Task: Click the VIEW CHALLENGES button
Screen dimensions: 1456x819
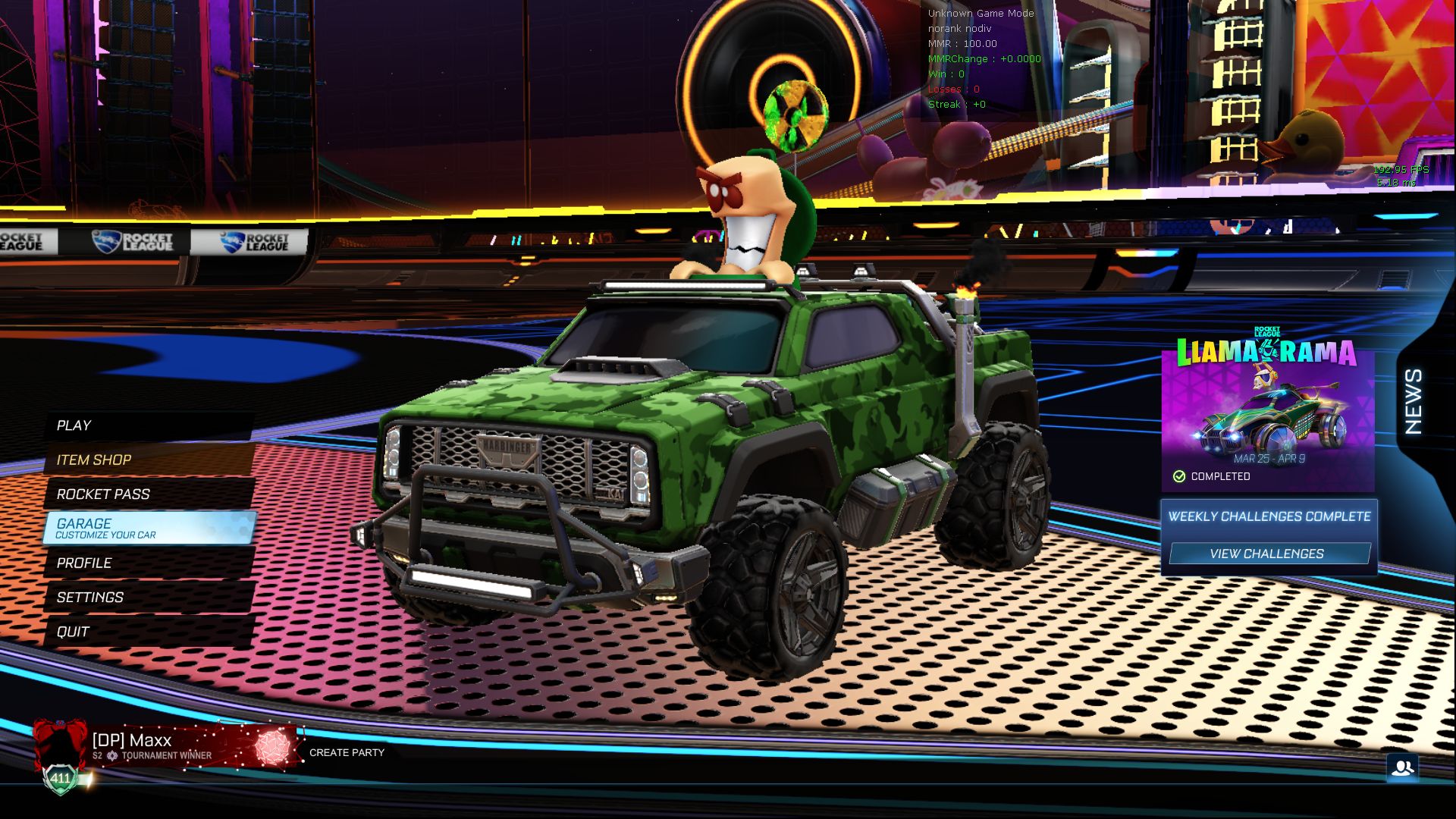Action: coord(1269,554)
